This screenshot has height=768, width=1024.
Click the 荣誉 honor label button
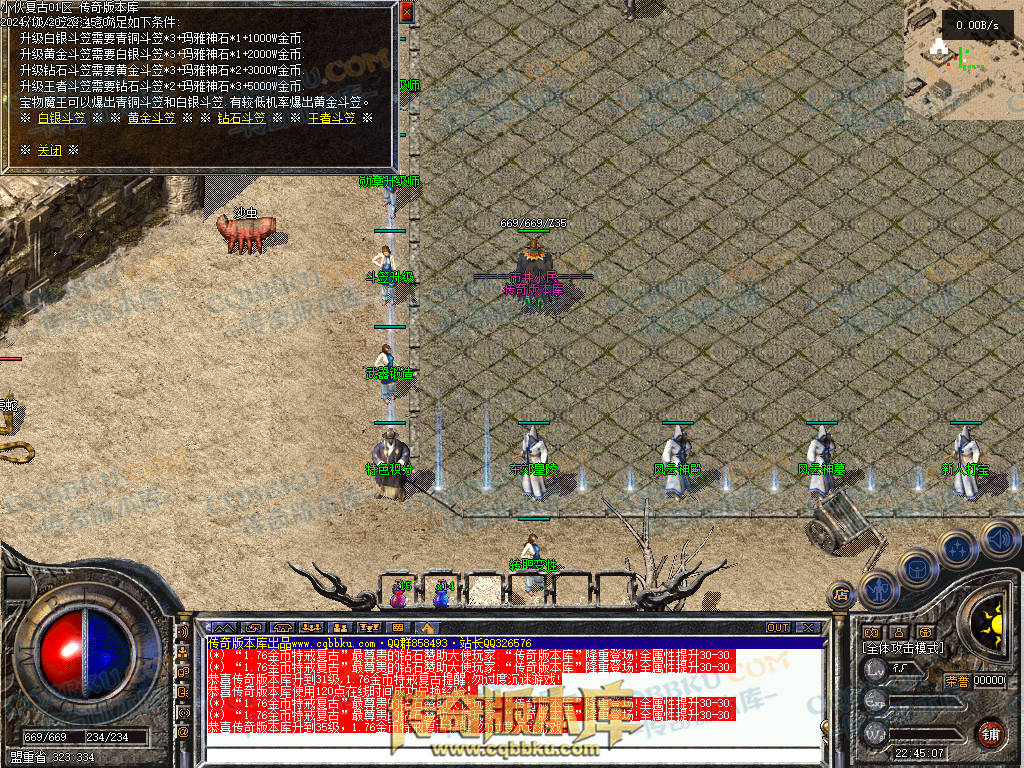[x=956, y=681]
